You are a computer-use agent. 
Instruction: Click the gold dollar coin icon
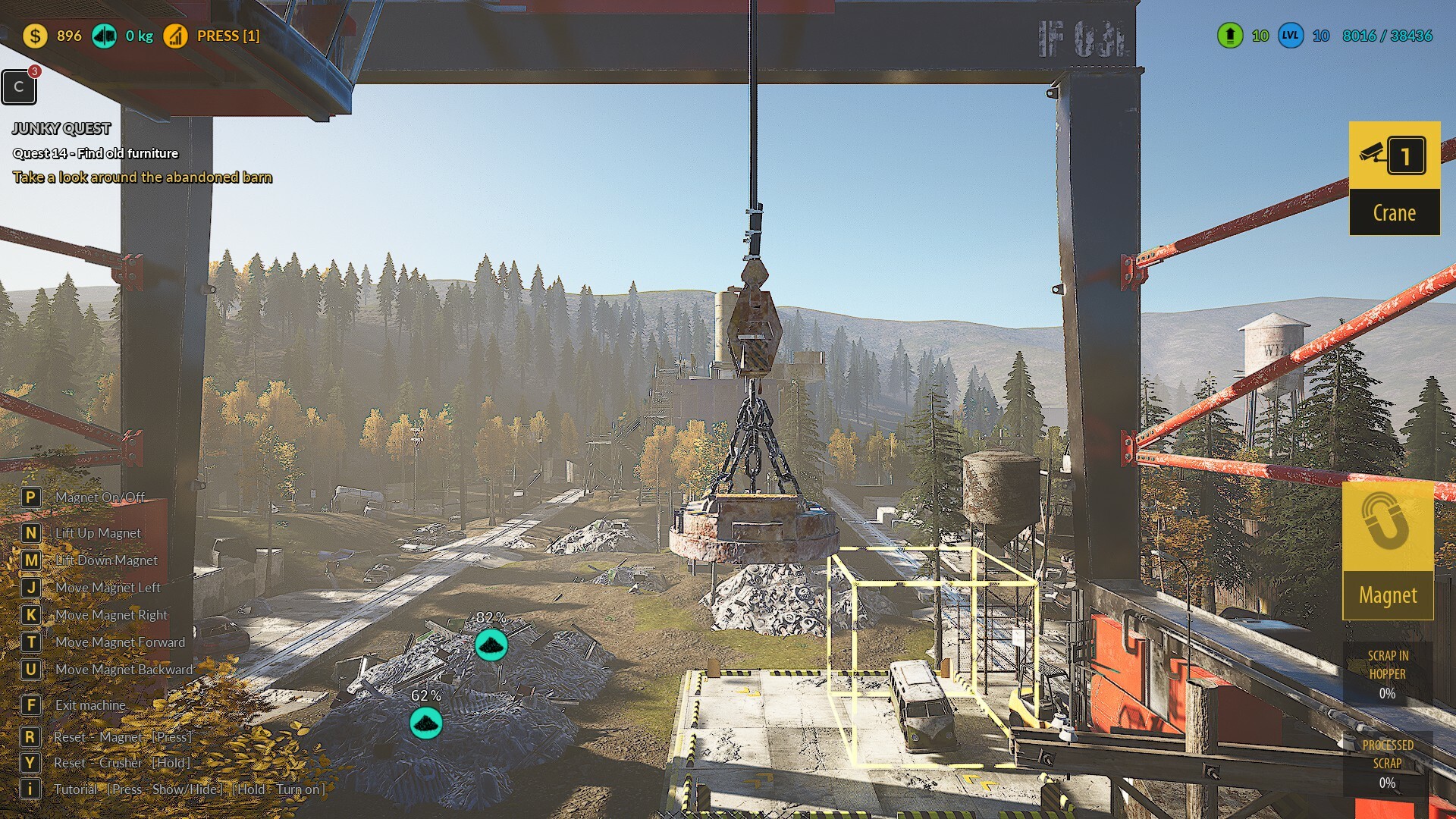(x=35, y=36)
